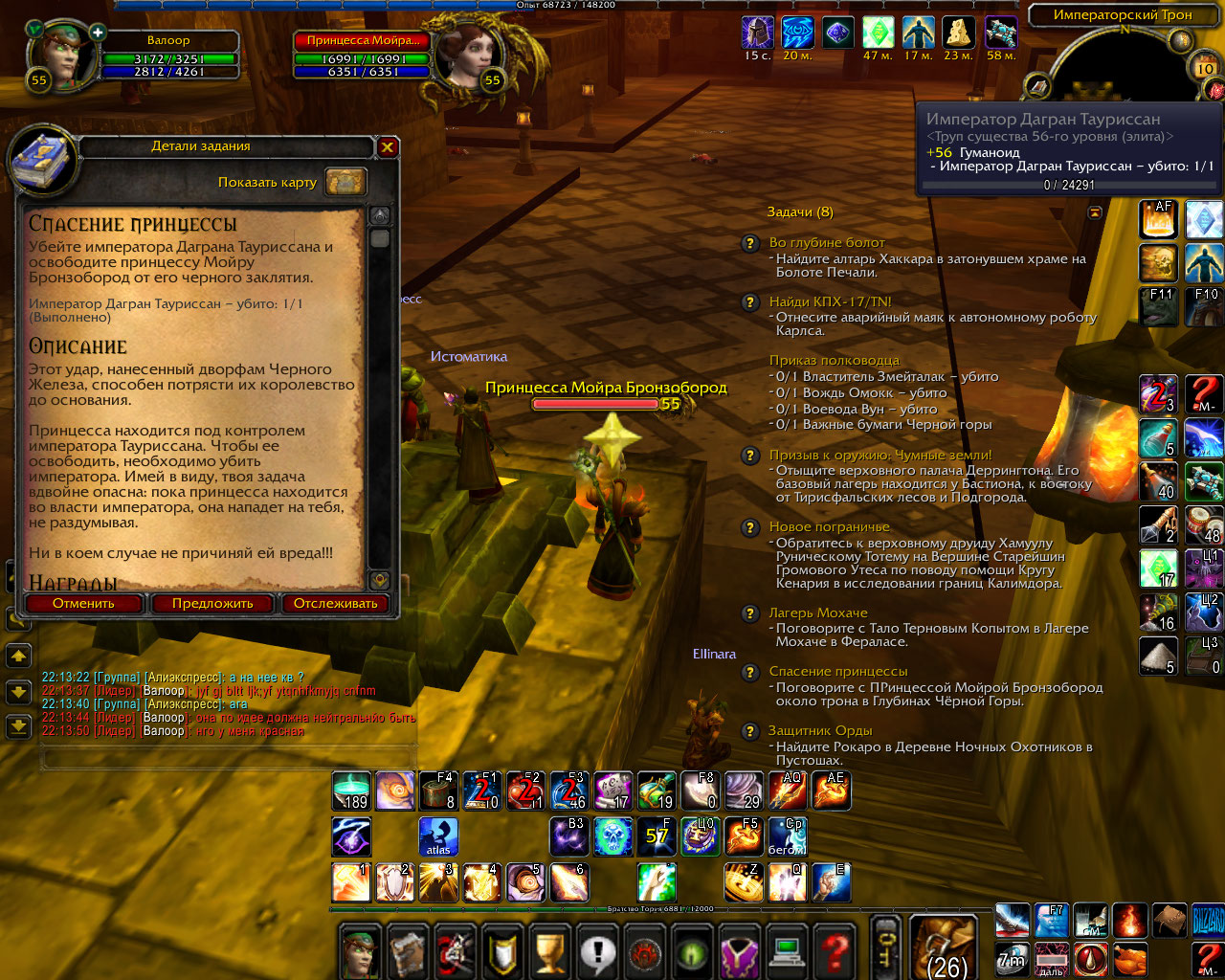Share the quest using Предложить
The width and height of the screenshot is (1225, 980).
click(212, 604)
